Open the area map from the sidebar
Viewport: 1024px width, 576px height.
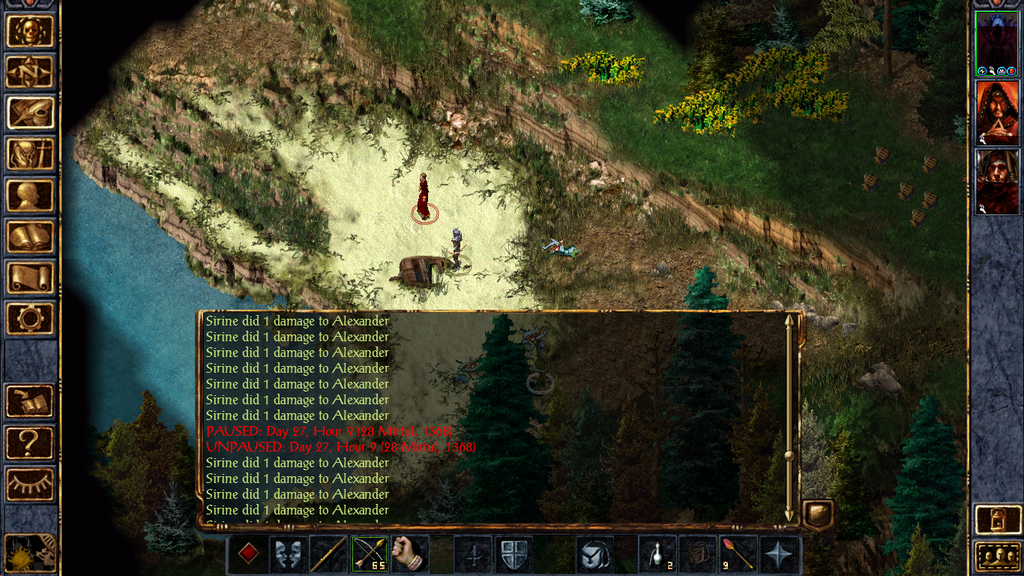pyautogui.click(x=30, y=72)
